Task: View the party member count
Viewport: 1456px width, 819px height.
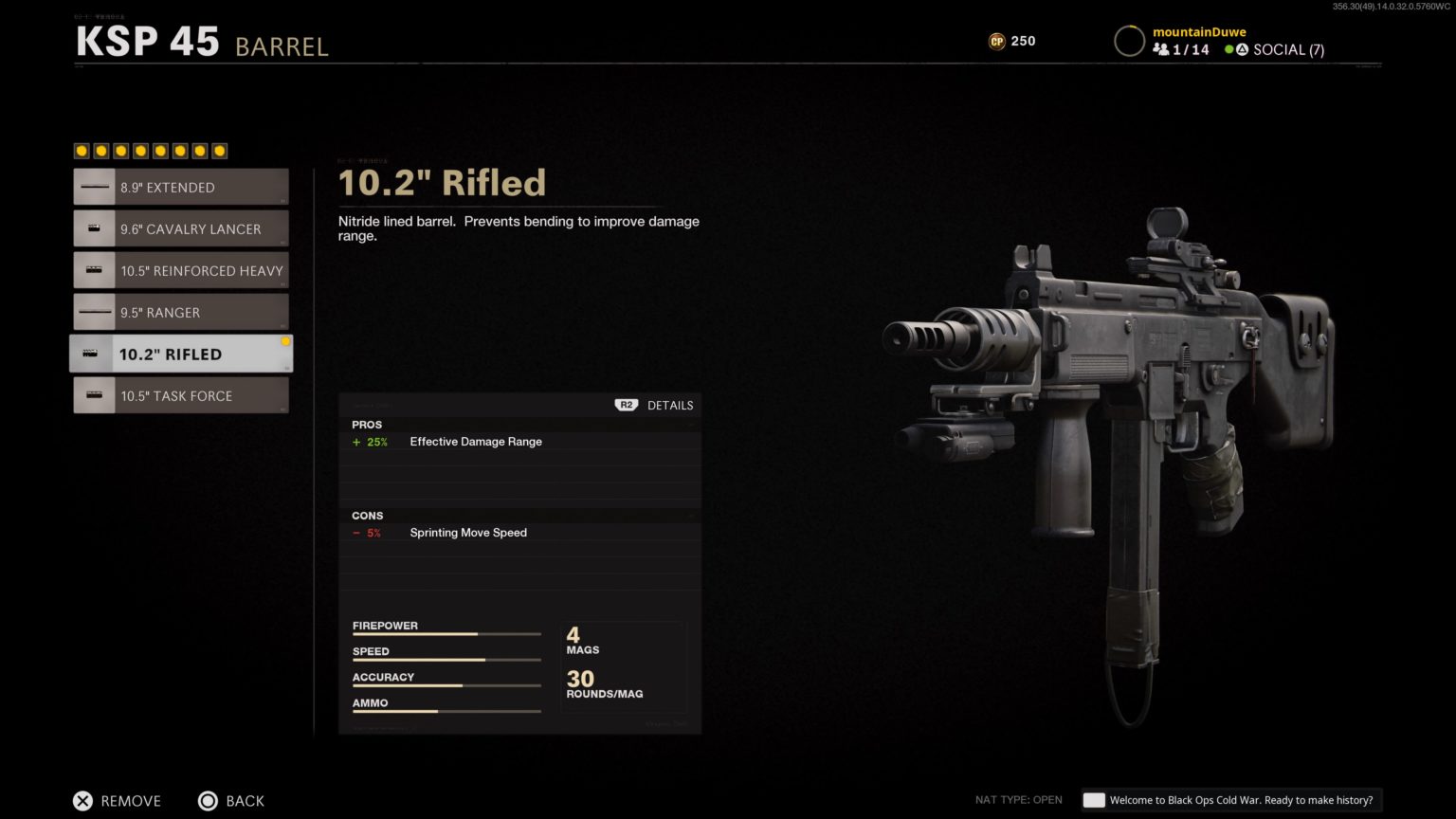Action: (x=1181, y=50)
